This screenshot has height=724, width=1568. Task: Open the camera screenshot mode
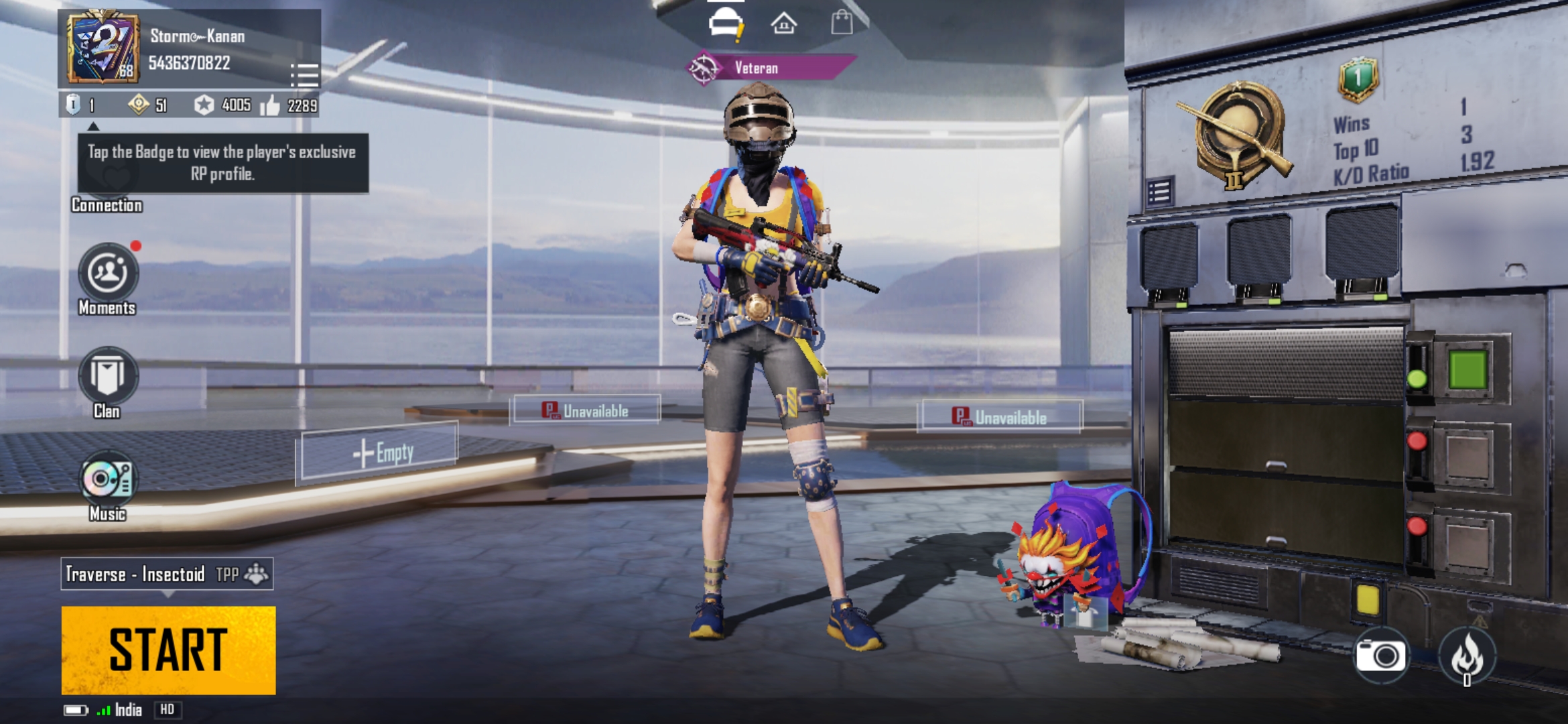1380,655
